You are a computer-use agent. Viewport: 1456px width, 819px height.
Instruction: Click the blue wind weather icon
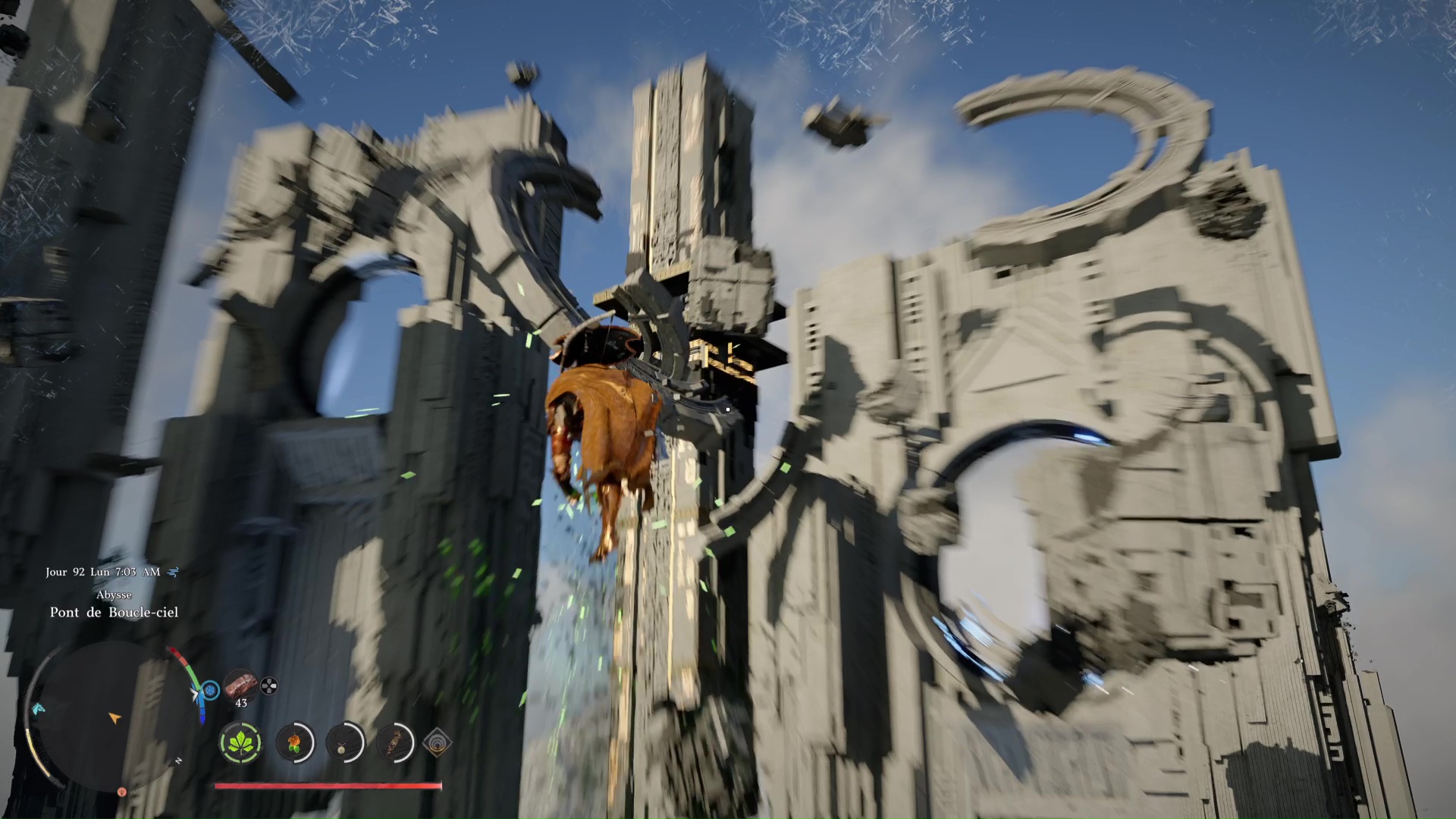(174, 572)
